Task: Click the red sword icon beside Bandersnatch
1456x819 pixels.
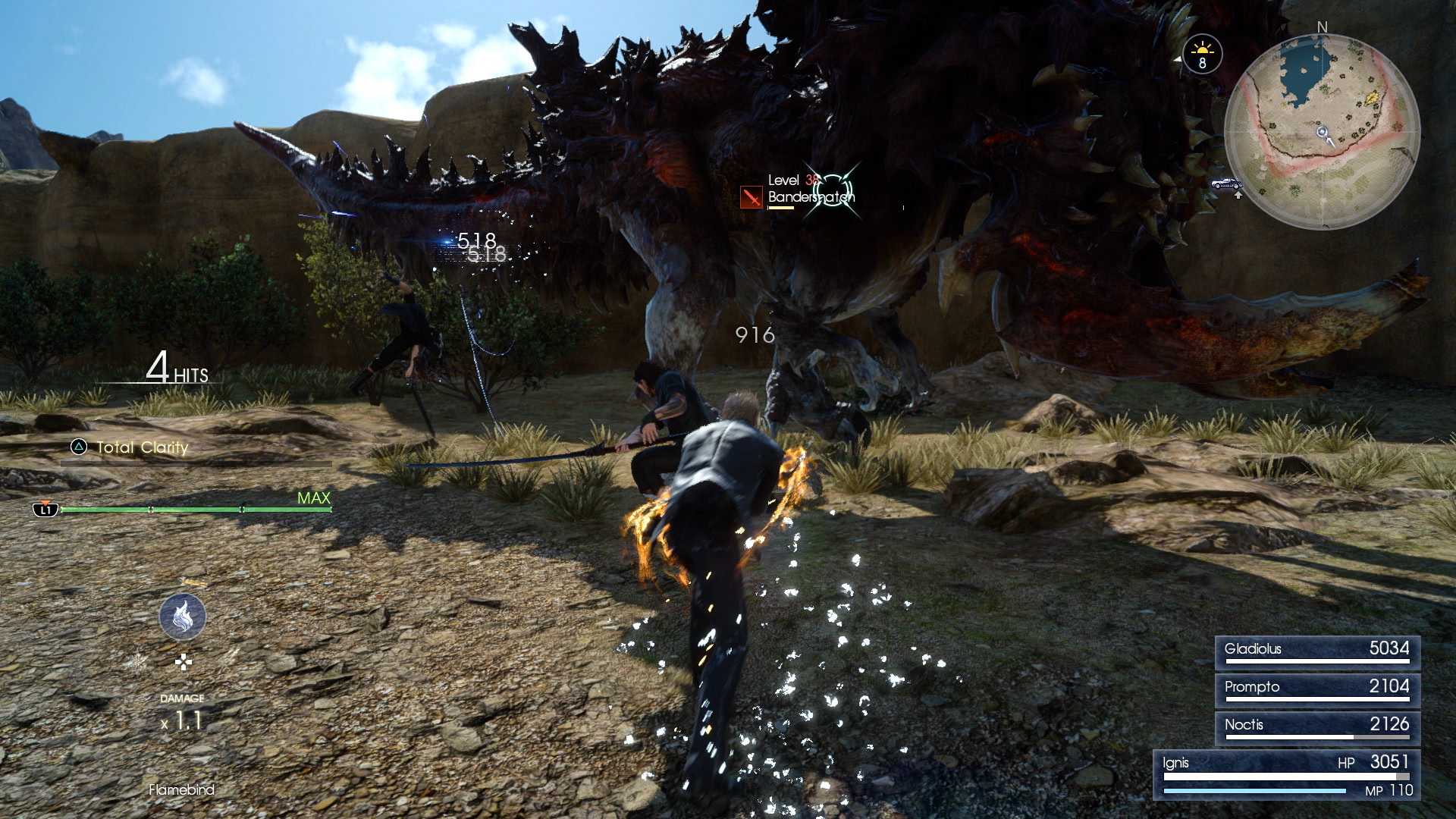Action: tap(752, 196)
